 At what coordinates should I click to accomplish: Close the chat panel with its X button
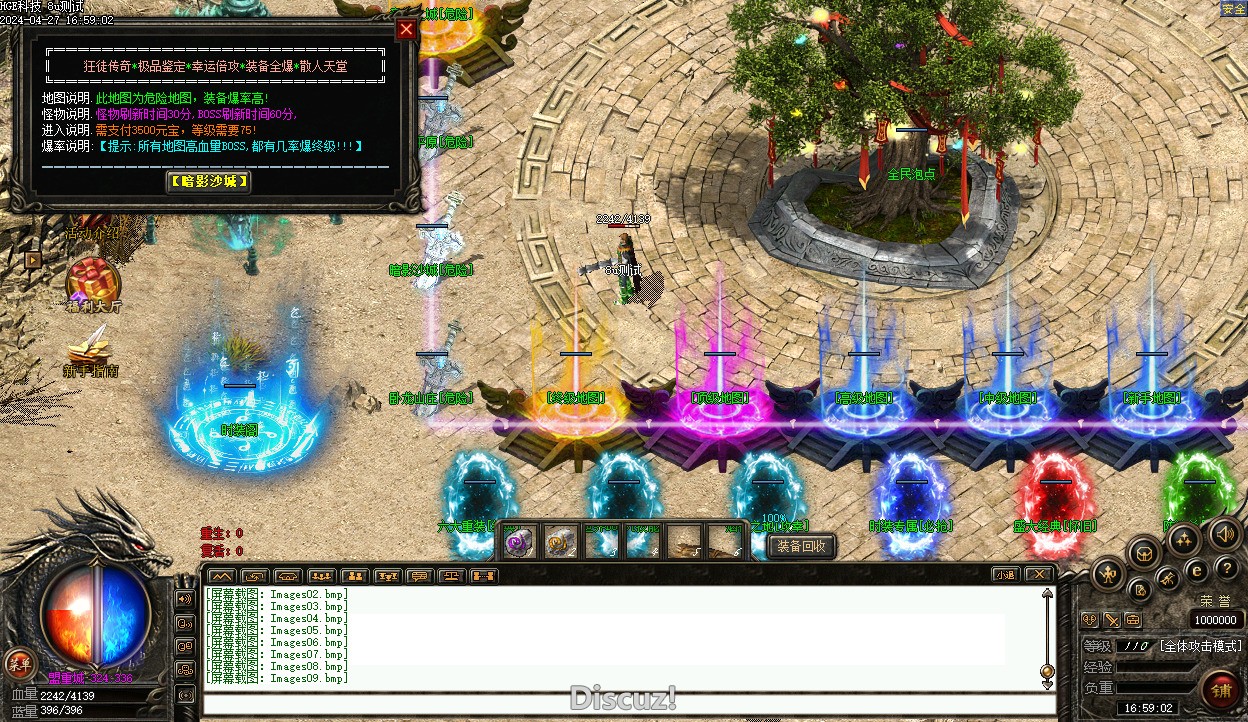coord(1039,575)
